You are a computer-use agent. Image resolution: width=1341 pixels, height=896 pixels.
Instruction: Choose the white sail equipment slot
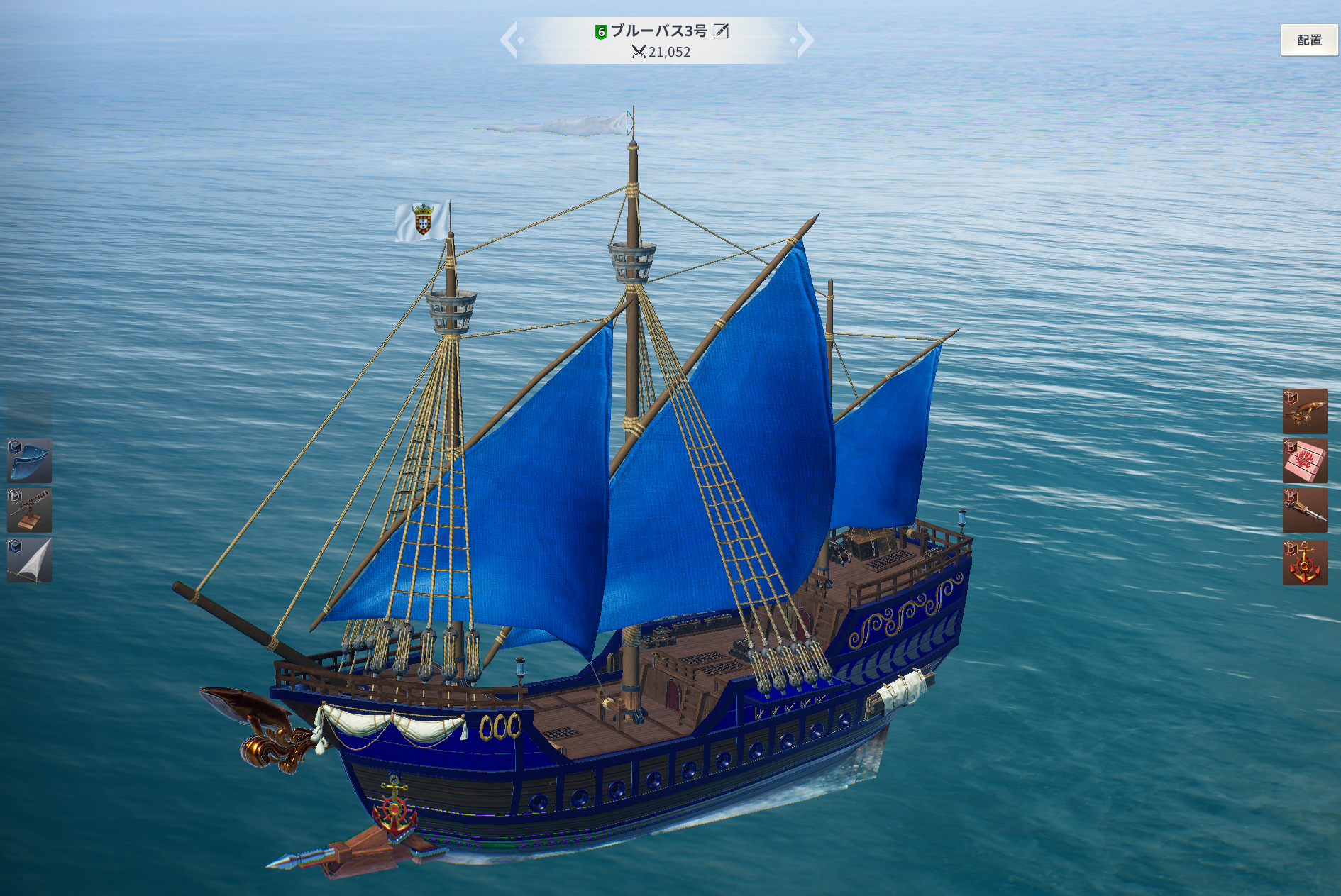[x=29, y=560]
